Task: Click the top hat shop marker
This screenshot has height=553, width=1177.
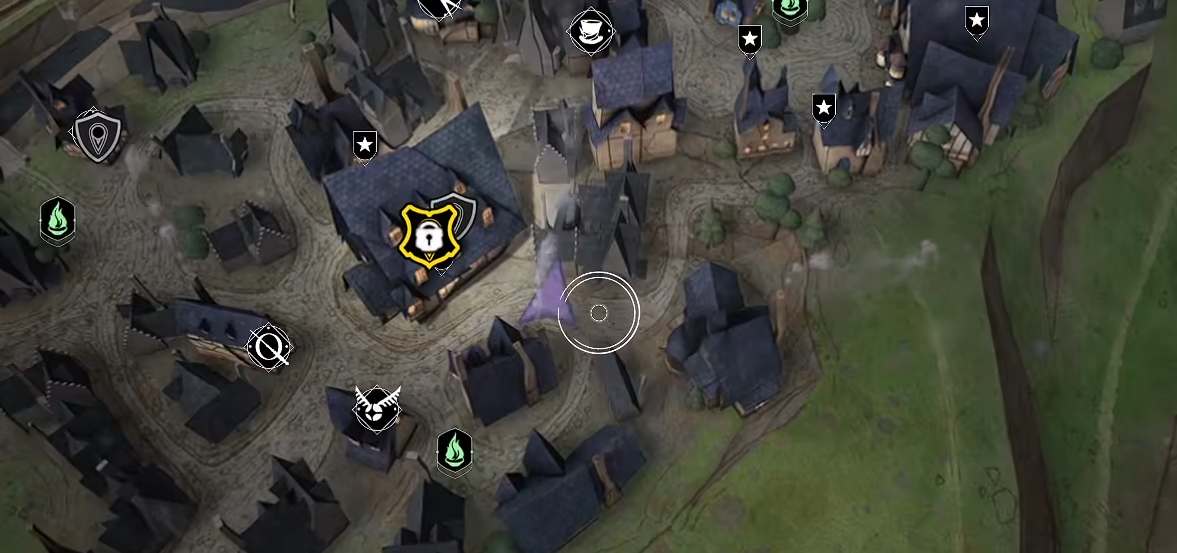Action: coord(591,32)
